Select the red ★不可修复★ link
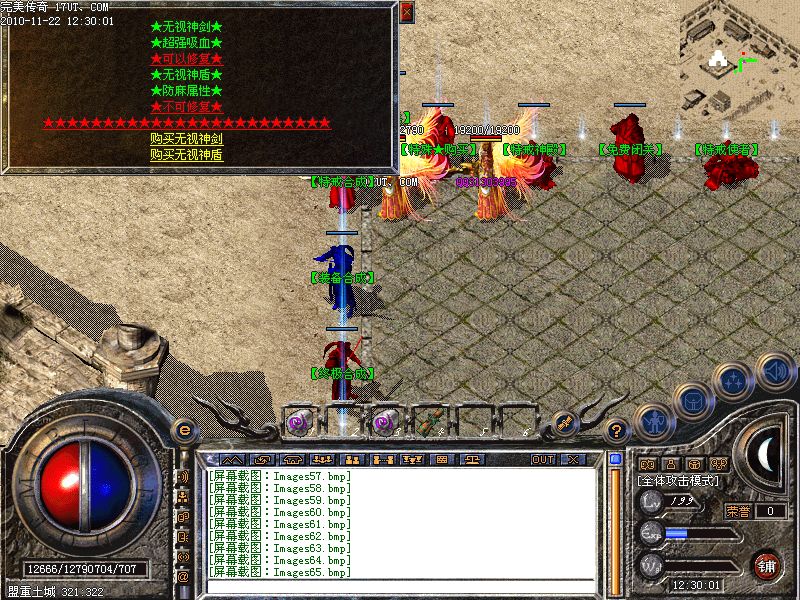800x600 pixels. pos(186,107)
